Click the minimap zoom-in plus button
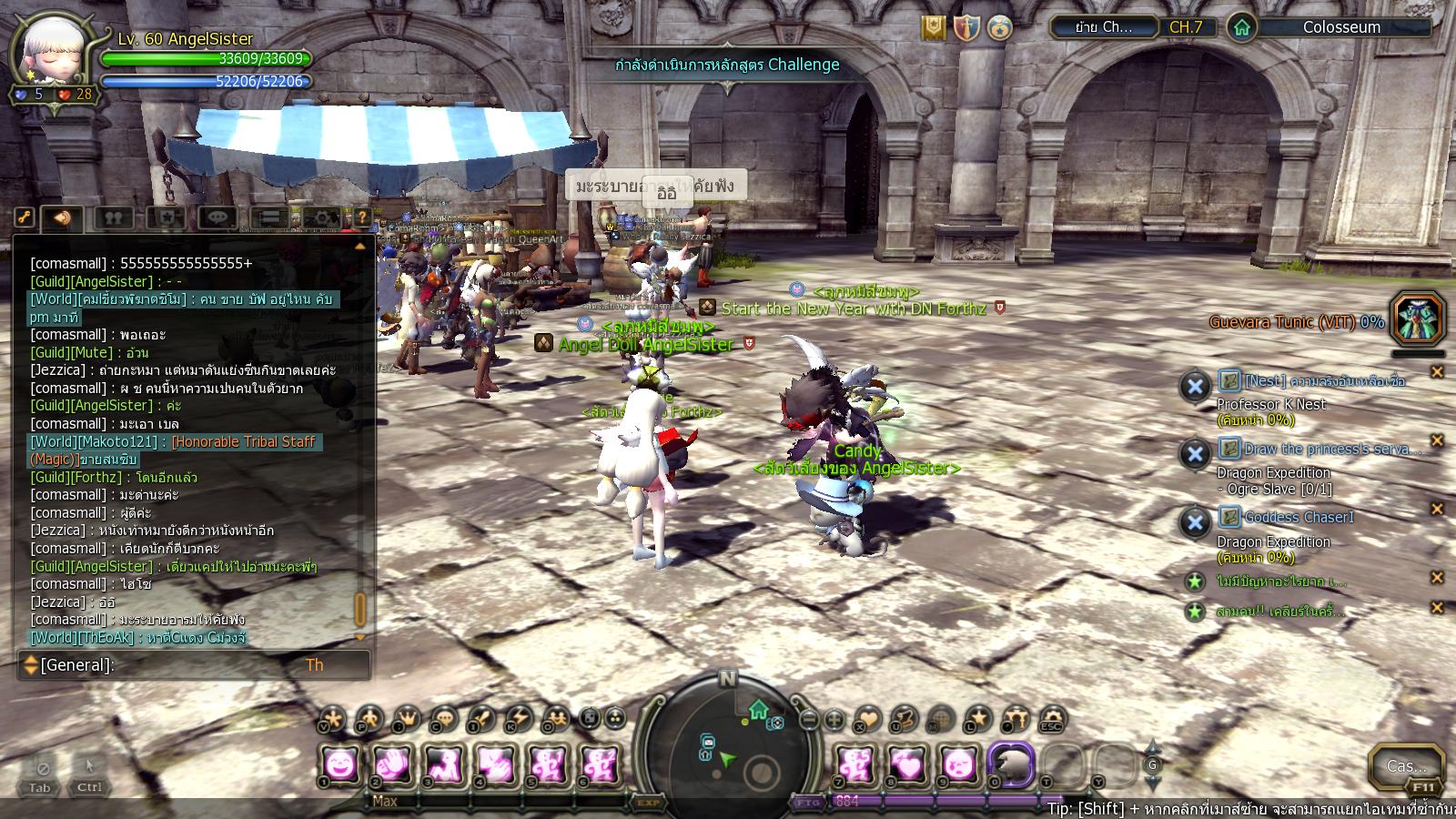This screenshot has height=819, width=1456. [x=834, y=720]
